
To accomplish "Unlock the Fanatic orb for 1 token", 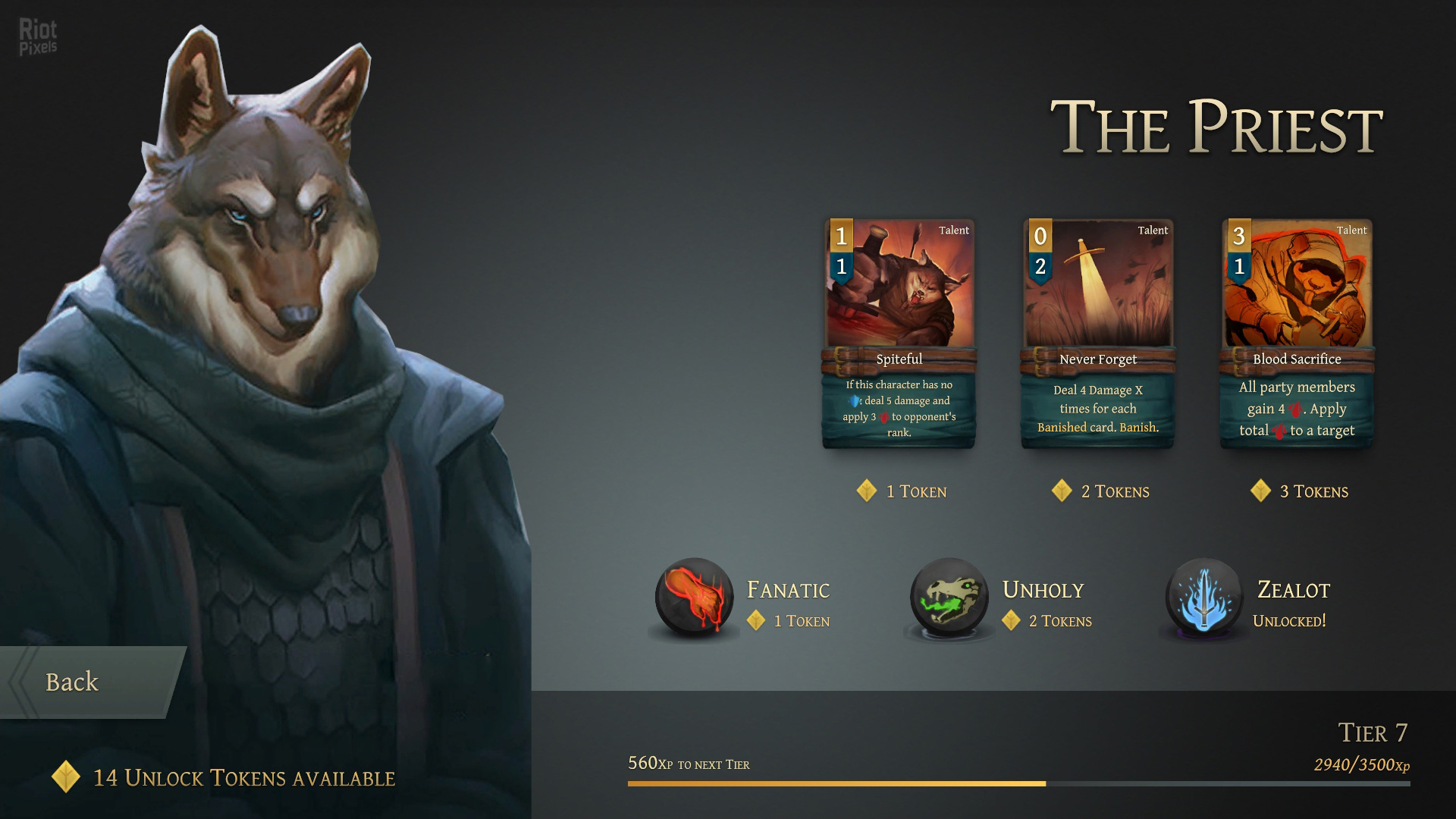I will pyautogui.click(x=694, y=598).
